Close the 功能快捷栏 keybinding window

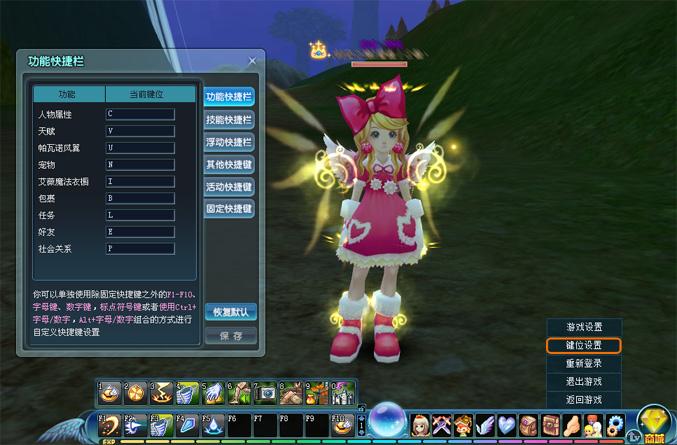pyautogui.click(x=252, y=61)
